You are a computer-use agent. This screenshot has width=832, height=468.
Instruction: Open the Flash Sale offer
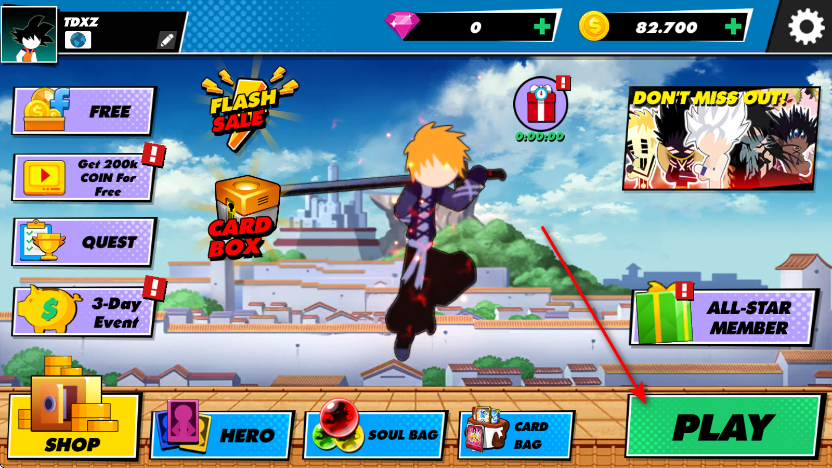240,106
